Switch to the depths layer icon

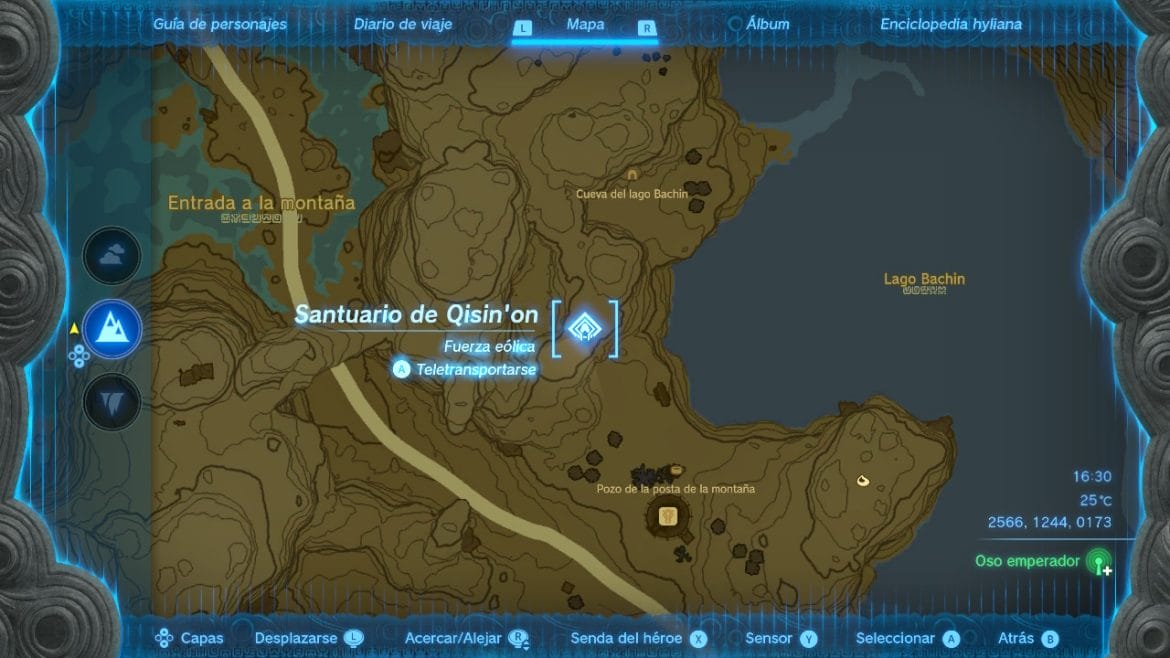pos(111,402)
